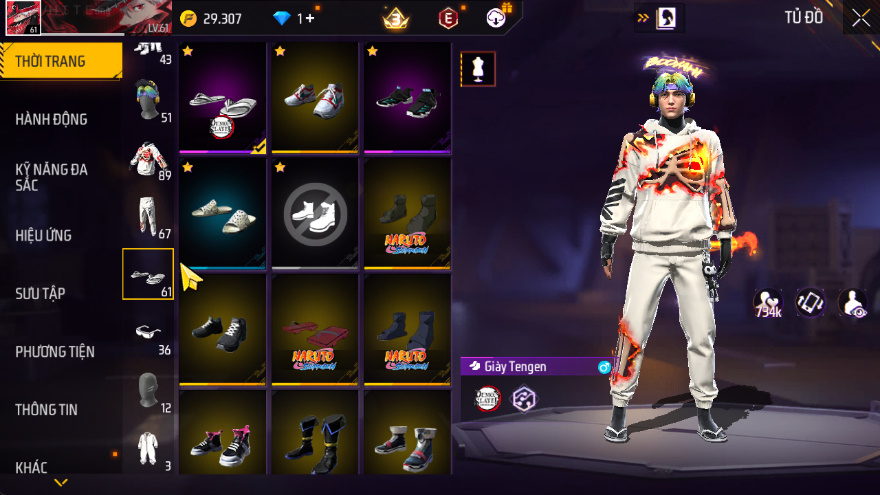Screen dimensions: 880x495
Task: Select the red Naruto sandals
Action: pyautogui.click(x=314, y=330)
